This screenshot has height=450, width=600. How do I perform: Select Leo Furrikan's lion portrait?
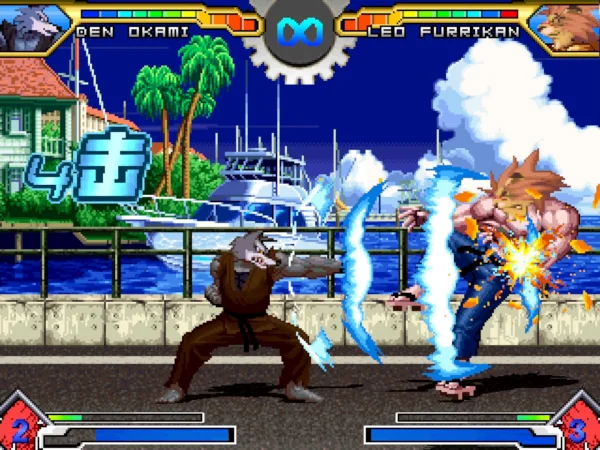[x=568, y=26]
